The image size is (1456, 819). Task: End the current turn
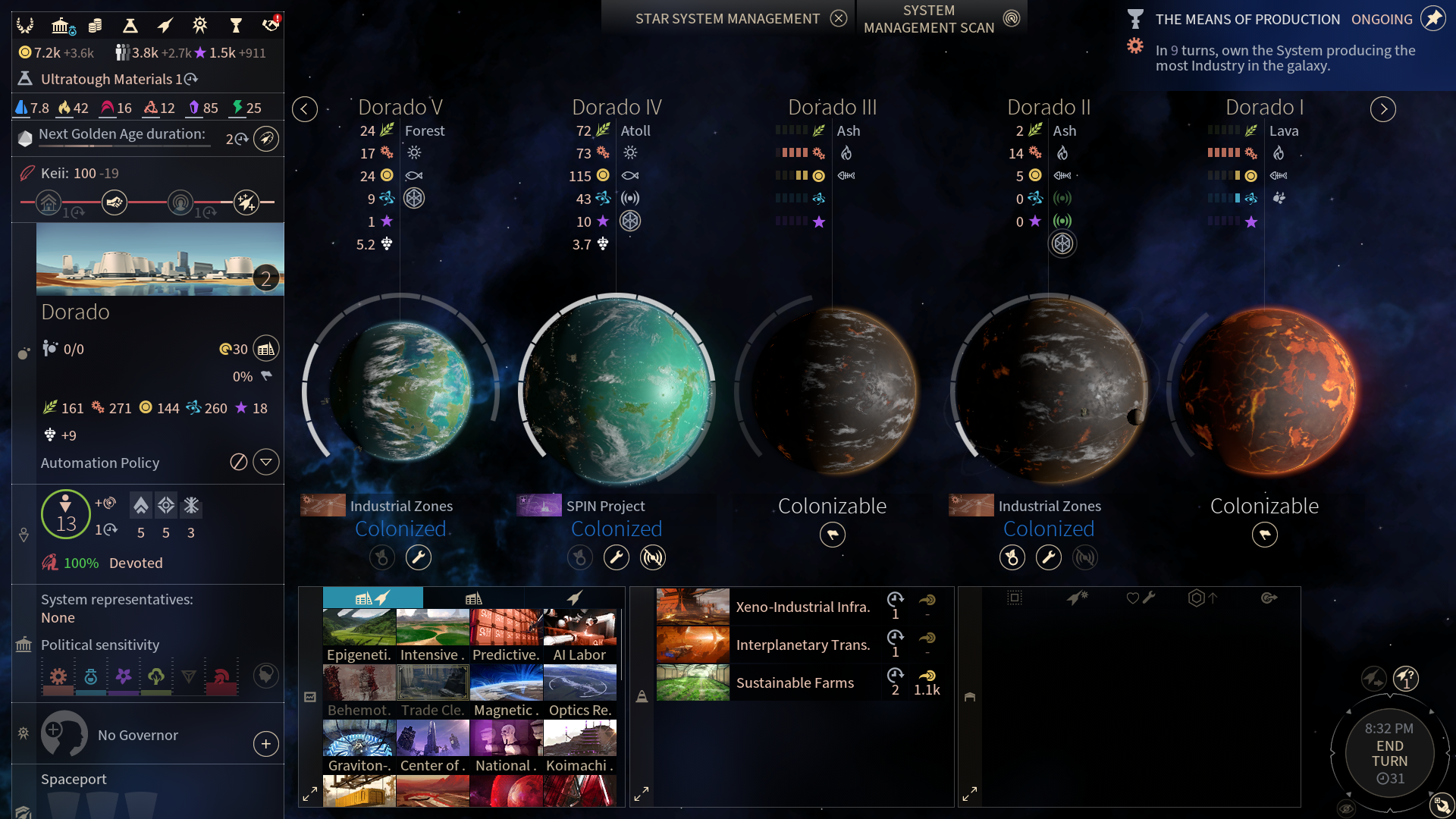[x=1389, y=753]
